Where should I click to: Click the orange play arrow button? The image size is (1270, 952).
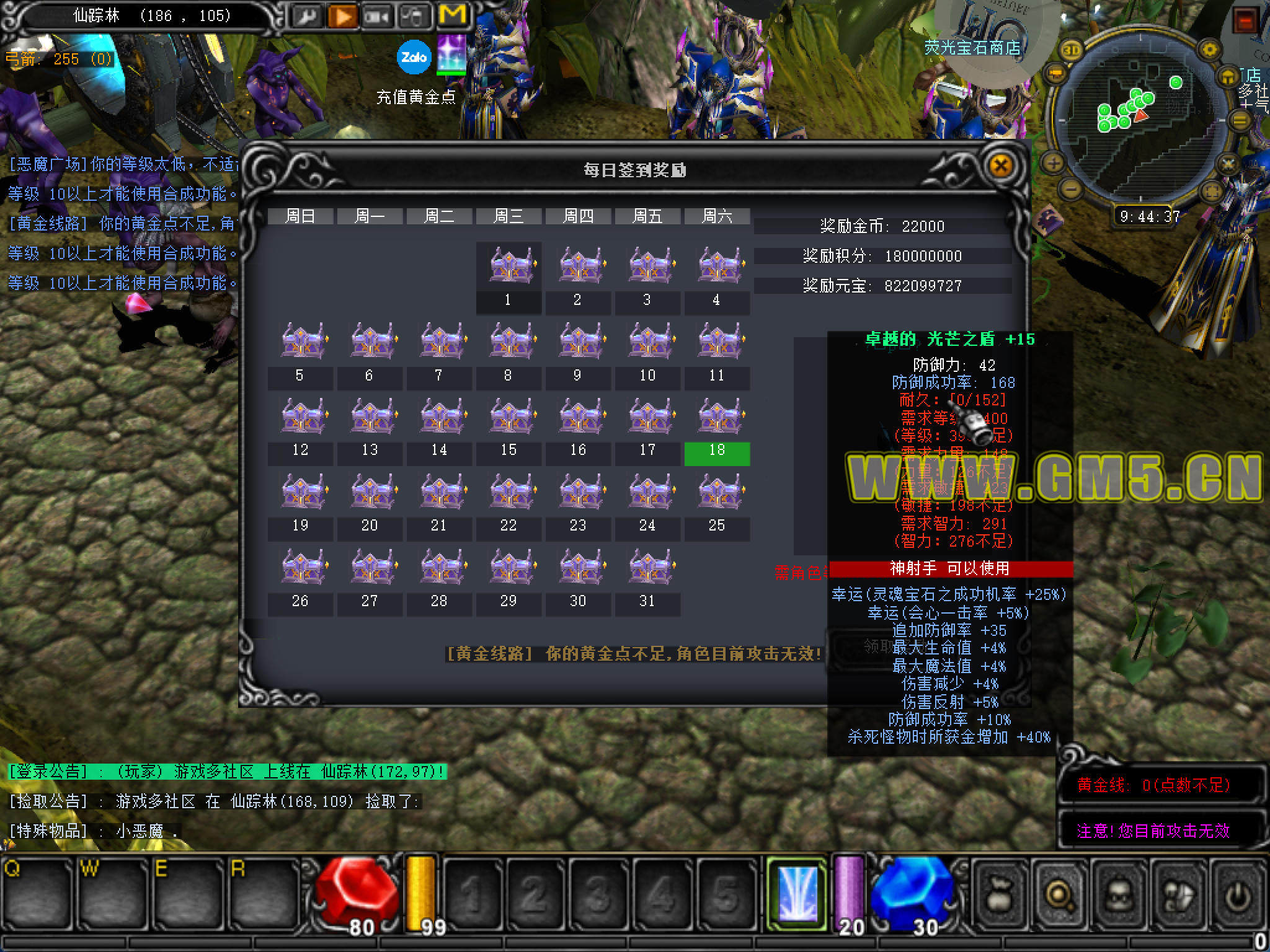point(342,17)
